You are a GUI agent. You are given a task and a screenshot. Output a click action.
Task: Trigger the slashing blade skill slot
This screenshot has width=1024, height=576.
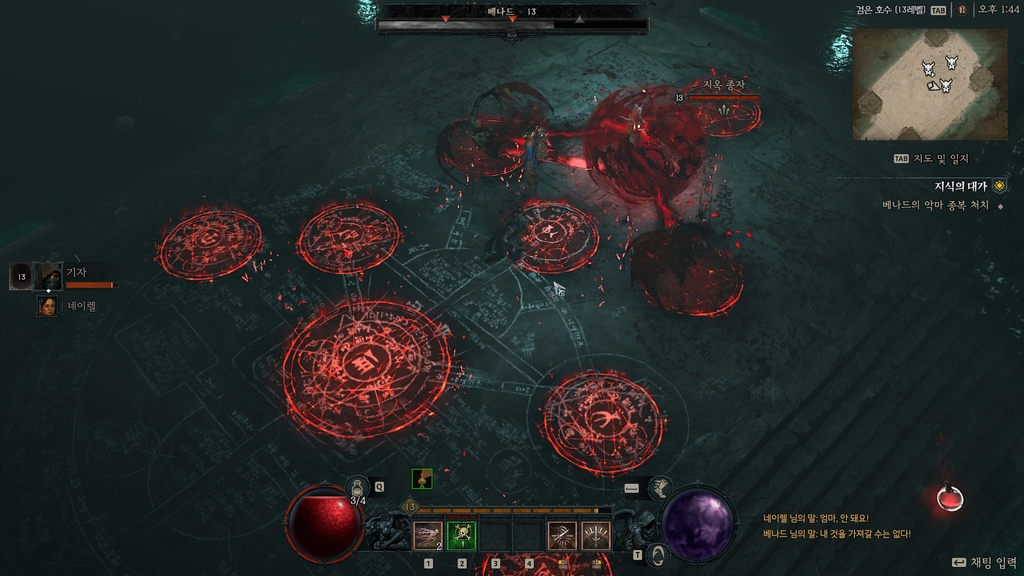[562, 536]
